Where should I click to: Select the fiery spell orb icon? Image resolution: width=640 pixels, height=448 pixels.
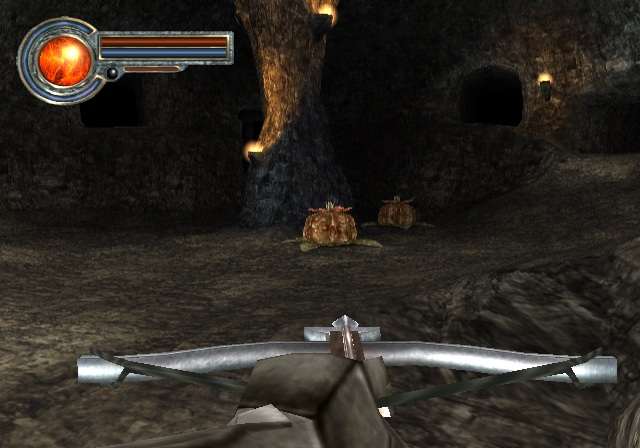[65, 59]
